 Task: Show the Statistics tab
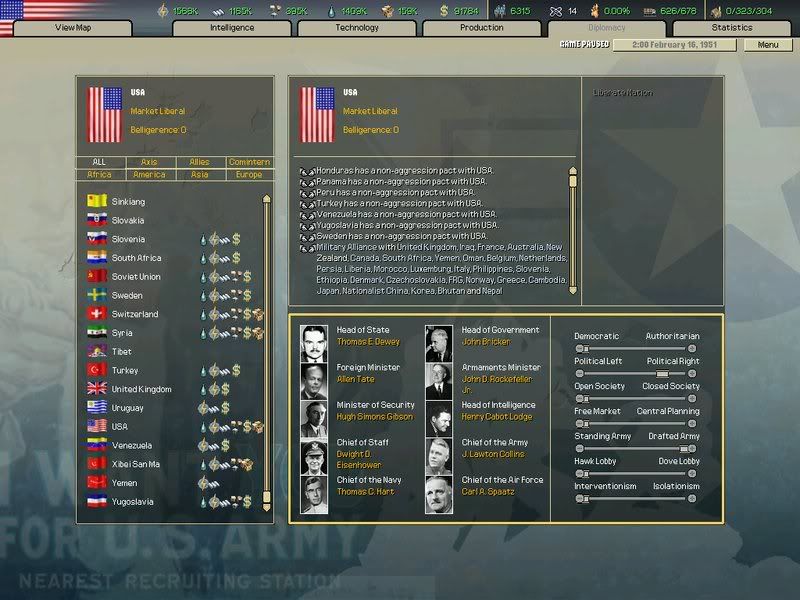point(732,28)
